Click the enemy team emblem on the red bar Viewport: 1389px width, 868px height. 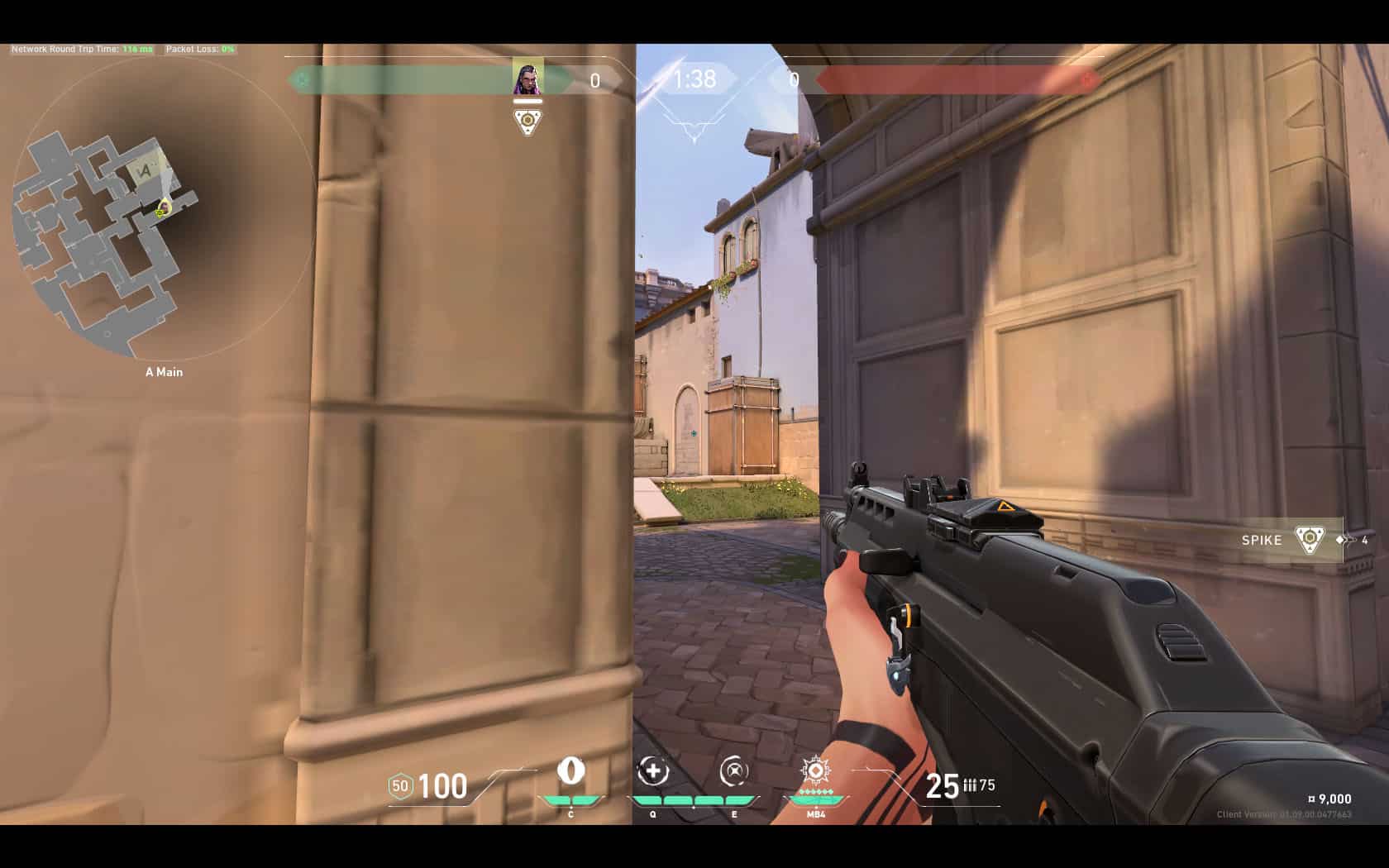pos(1086,80)
